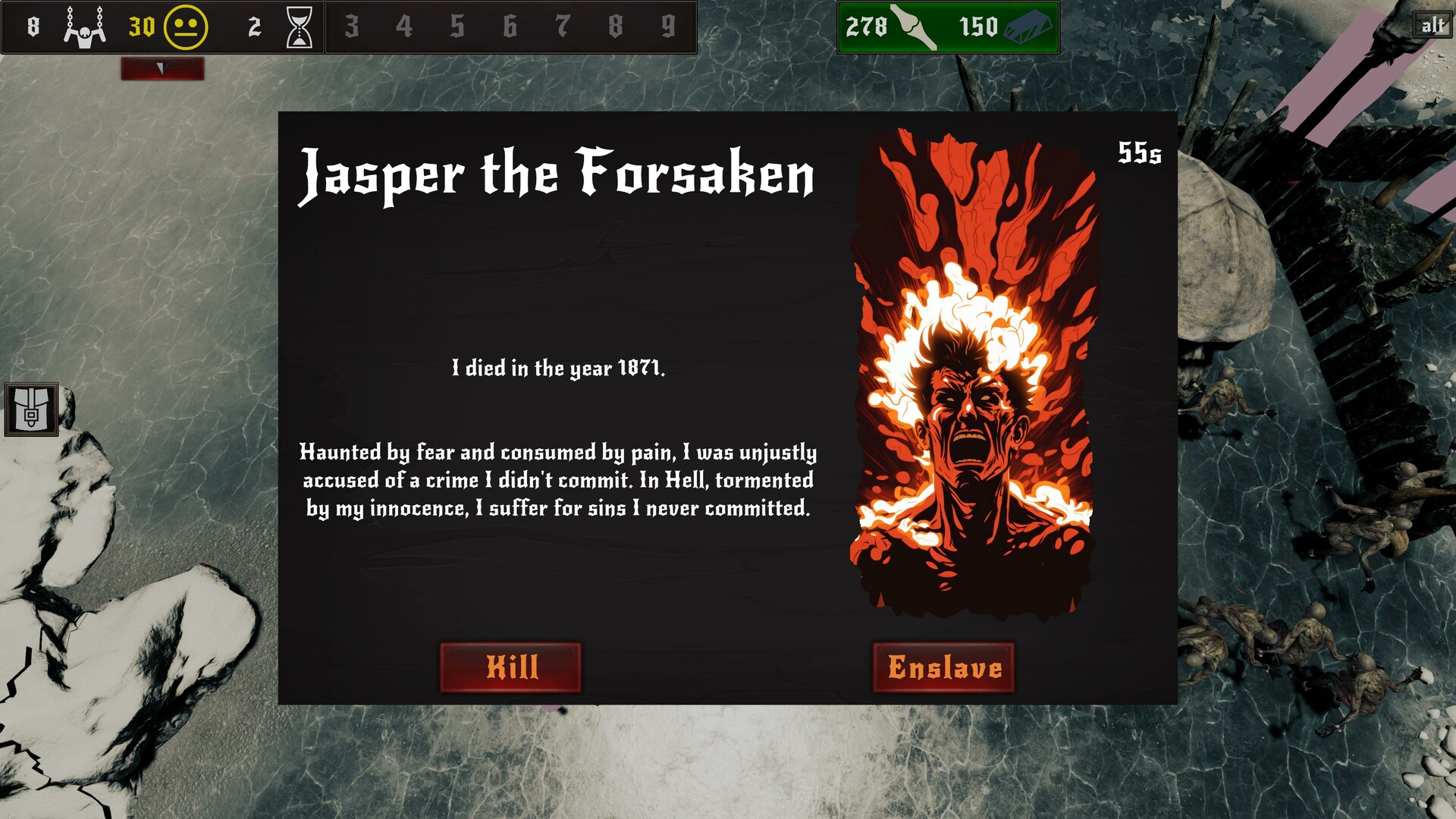
Task: Toggle wave slot number 3
Action: 353,27
